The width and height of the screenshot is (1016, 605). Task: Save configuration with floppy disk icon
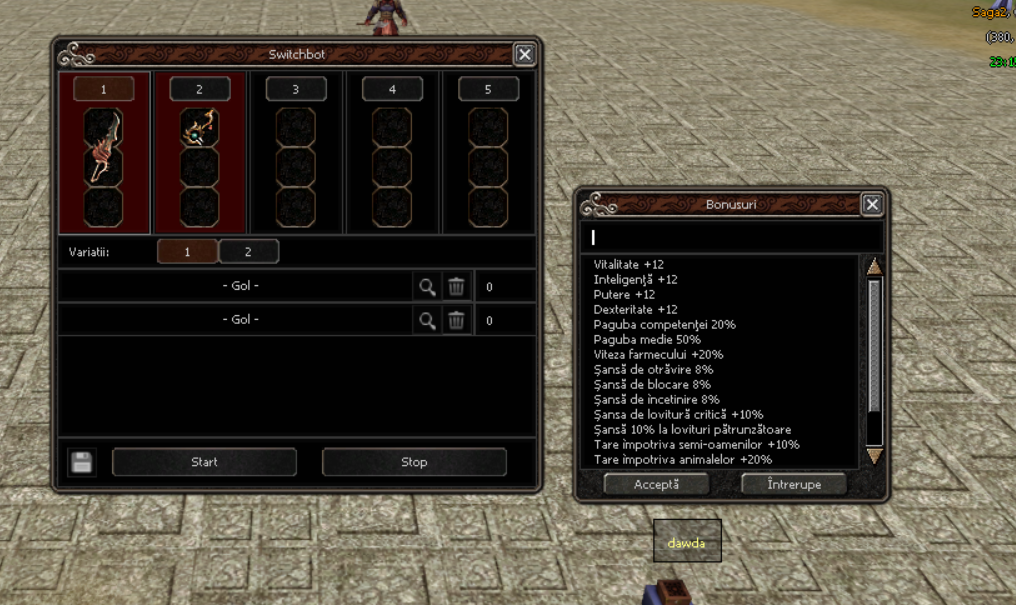click(x=82, y=462)
